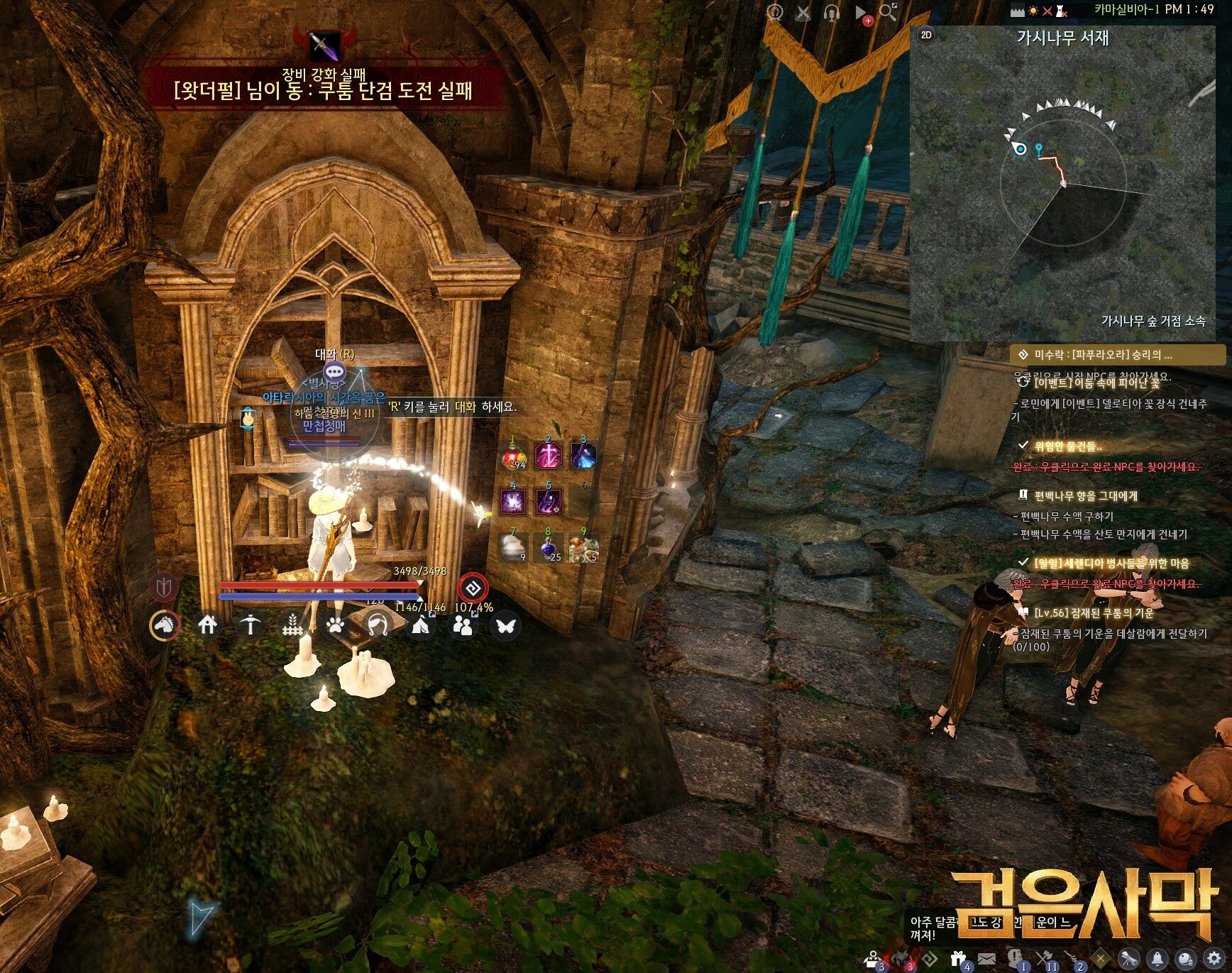The height and width of the screenshot is (973, 1232).
Task: Open the house residence icon
Action: point(207,625)
